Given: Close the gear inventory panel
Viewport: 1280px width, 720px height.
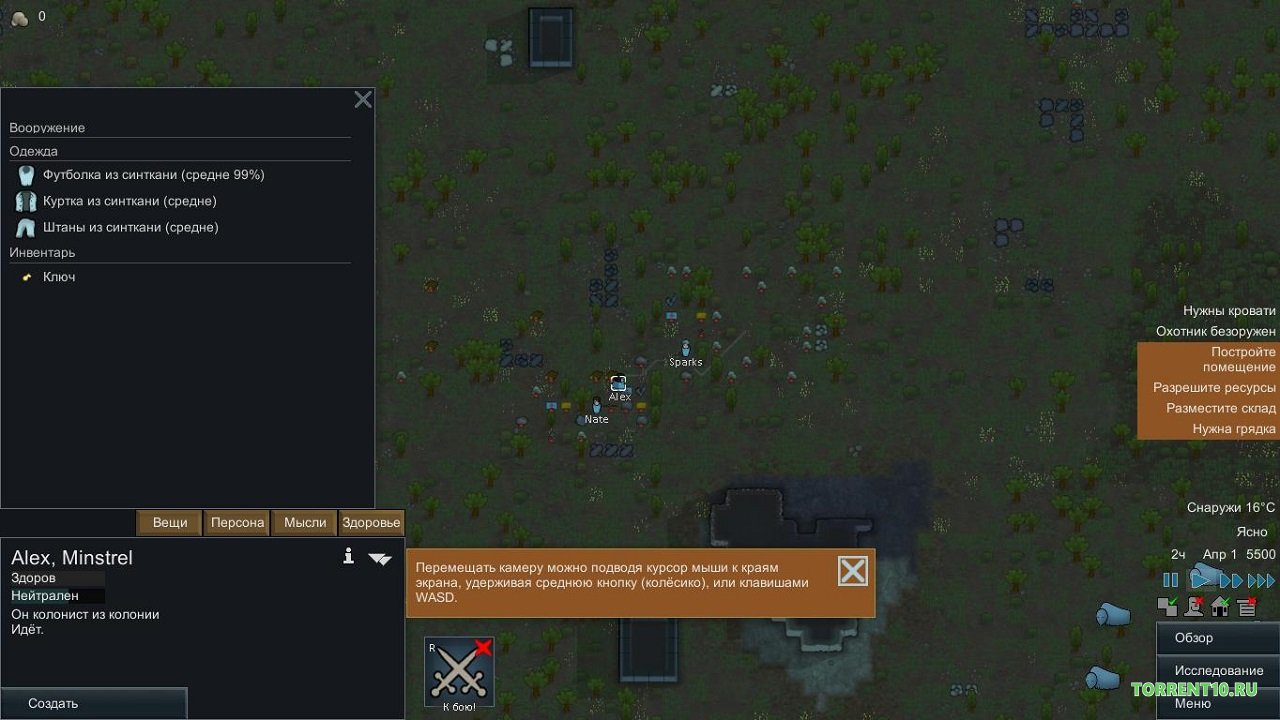Looking at the screenshot, I should point(363,99).
